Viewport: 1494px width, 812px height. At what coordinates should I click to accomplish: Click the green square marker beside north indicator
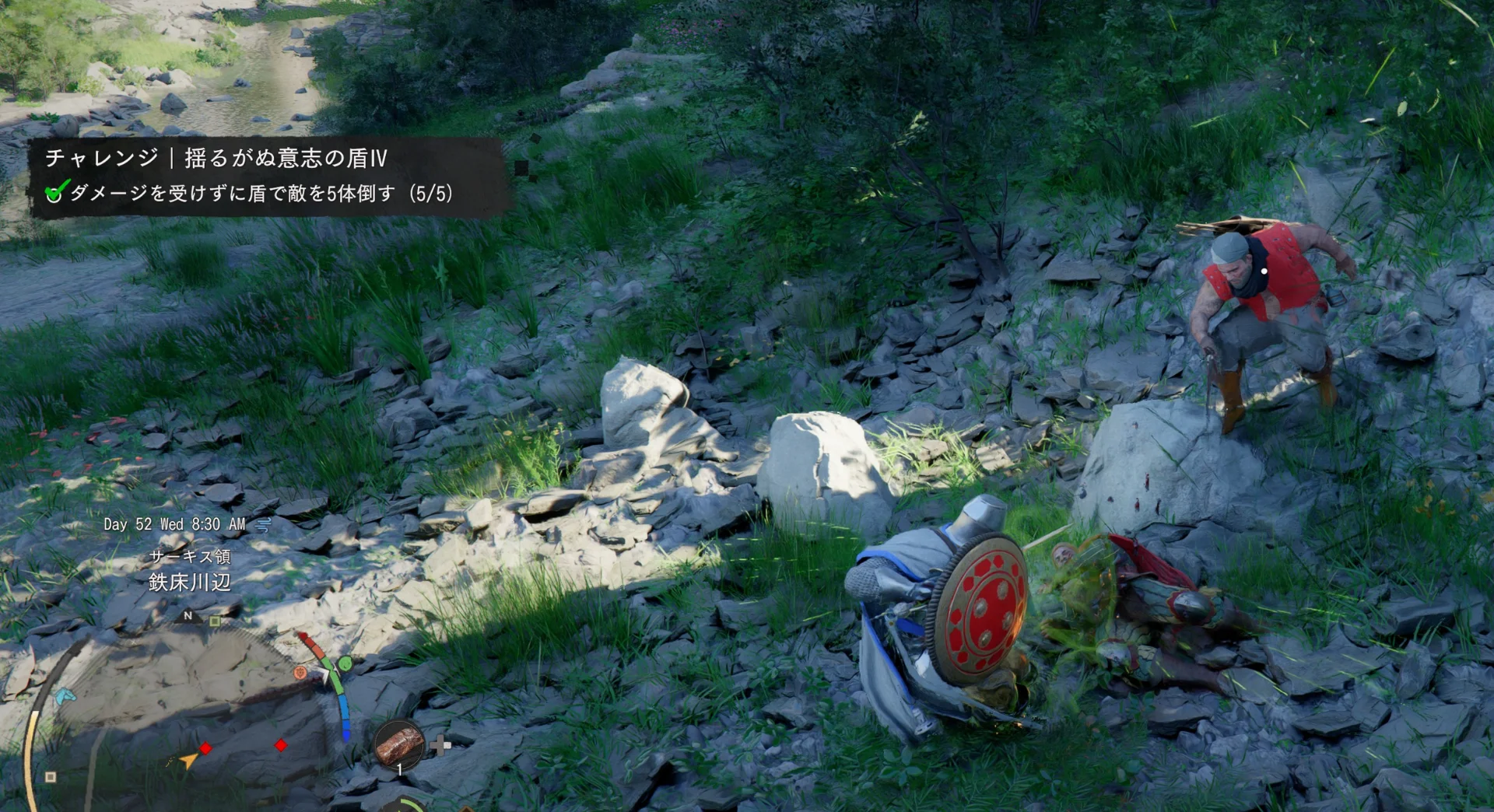pyautogui.click(x=215, y=621)
